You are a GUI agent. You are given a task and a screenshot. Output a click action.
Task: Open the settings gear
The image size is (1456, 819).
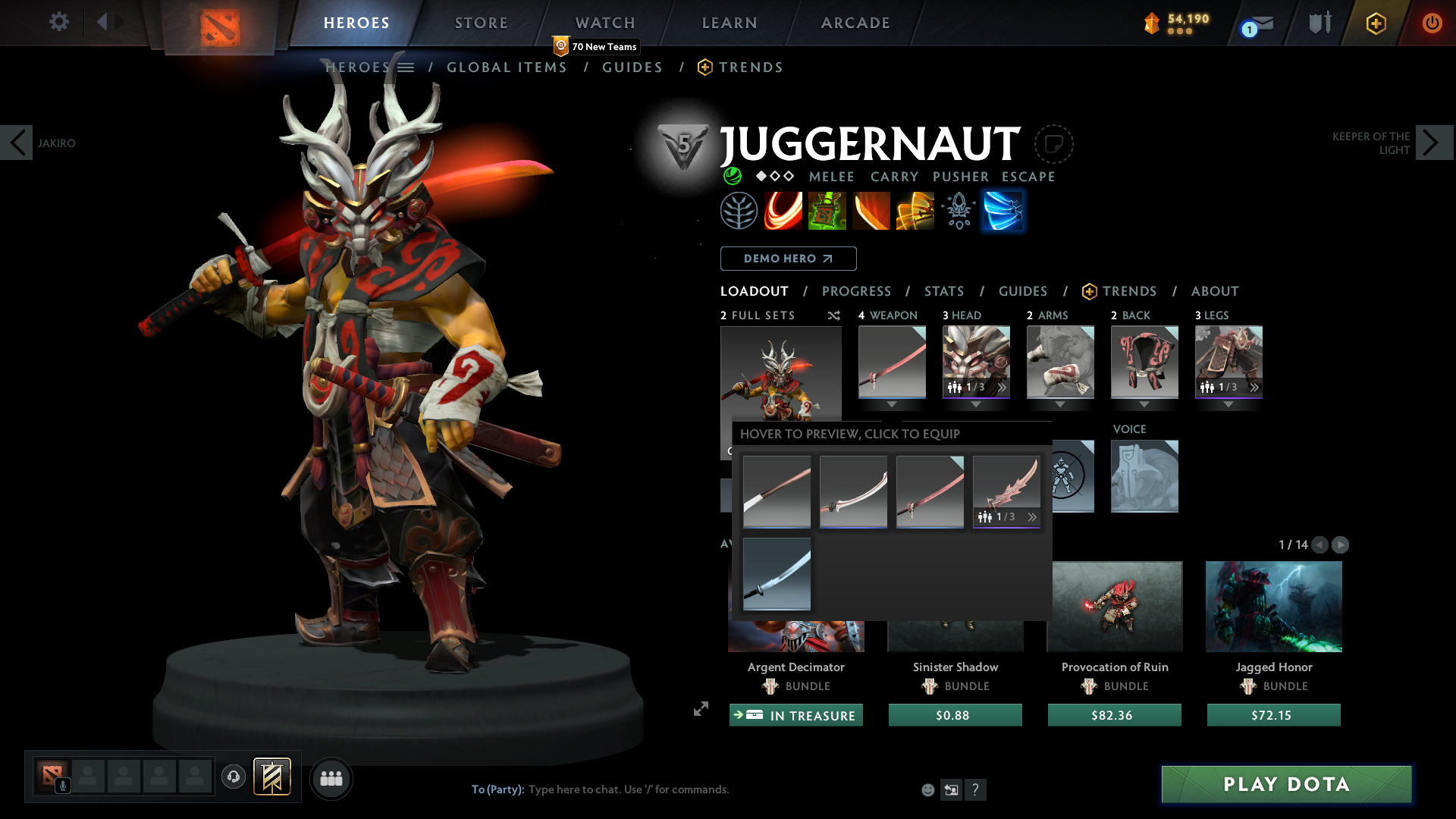pyautogui.click(x=59, y=22)
